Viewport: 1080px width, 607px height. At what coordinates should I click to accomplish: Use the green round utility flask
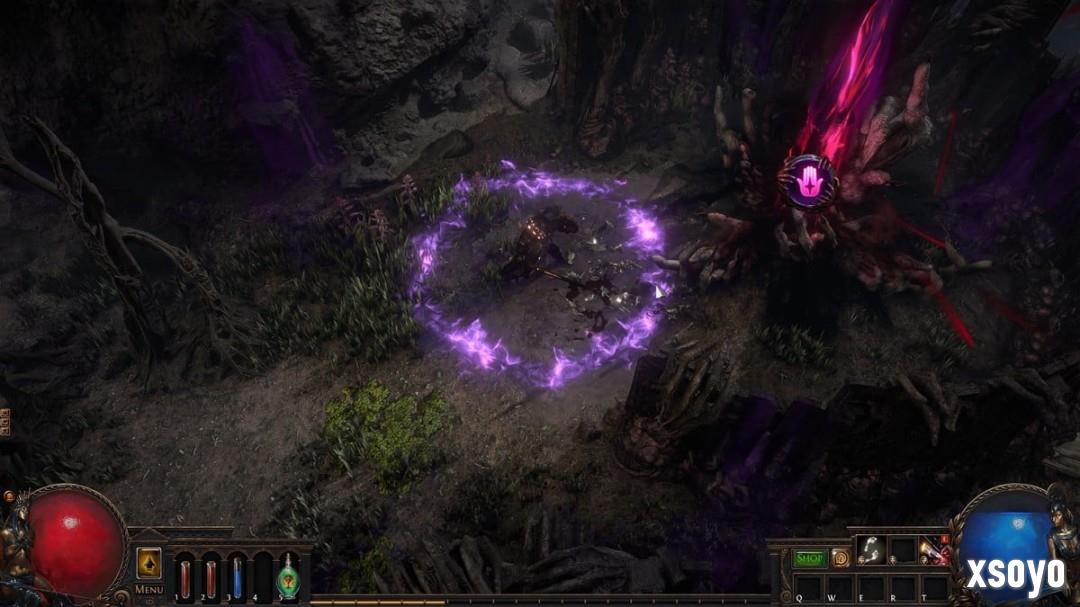[x=288, y=577]
